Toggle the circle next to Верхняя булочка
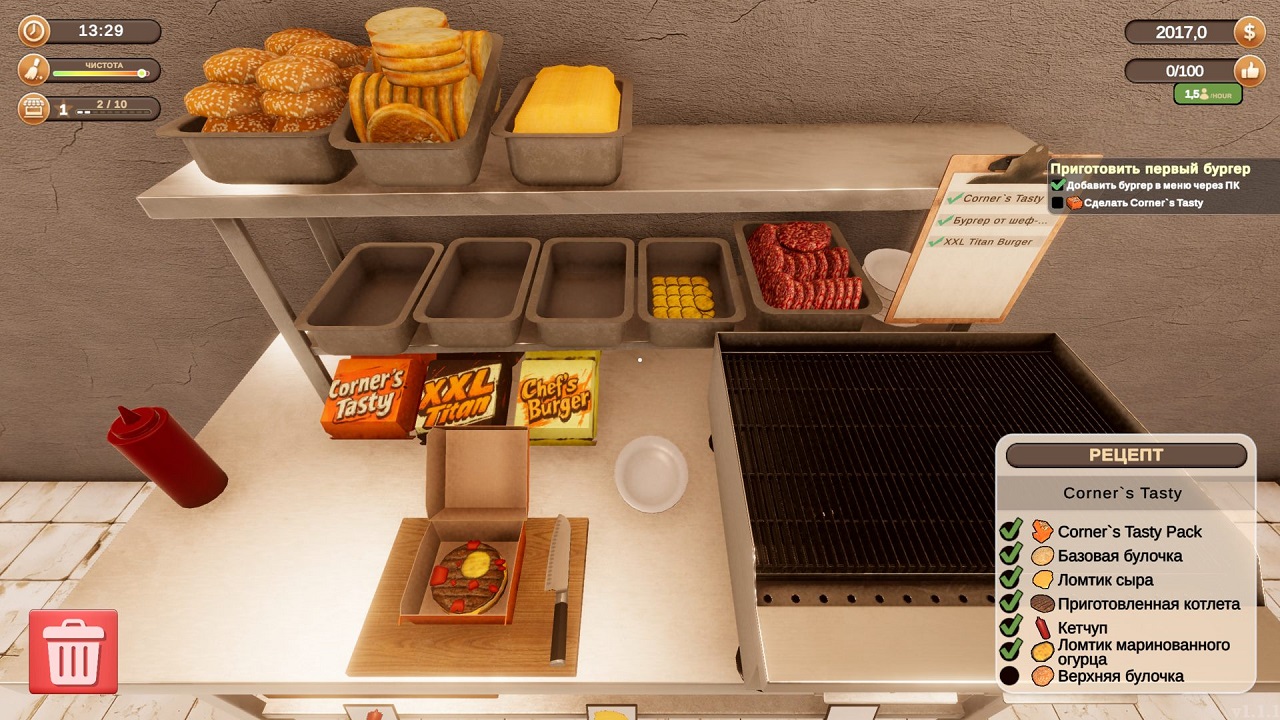Image resolution: width=1280 pixels, height=720 pixels. pos(1010,676)
